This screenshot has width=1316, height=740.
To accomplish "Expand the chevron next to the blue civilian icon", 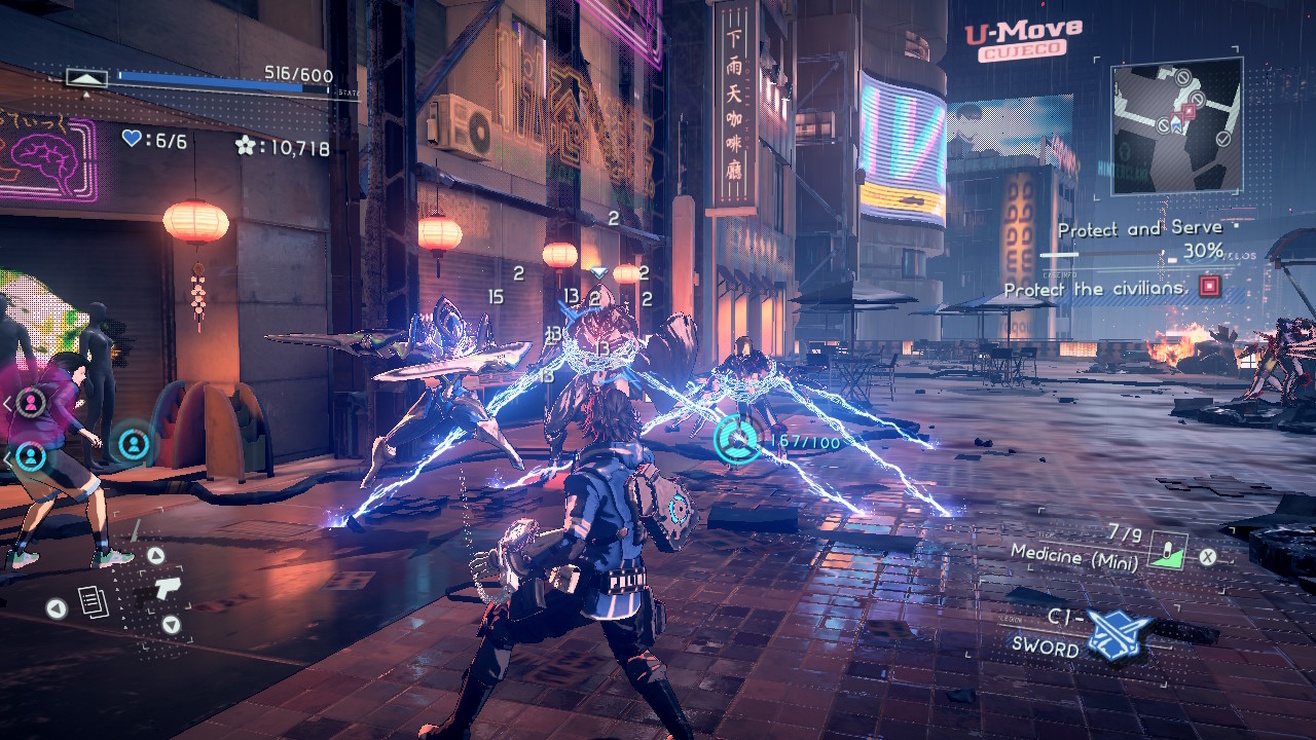I will tap(7, 457).
